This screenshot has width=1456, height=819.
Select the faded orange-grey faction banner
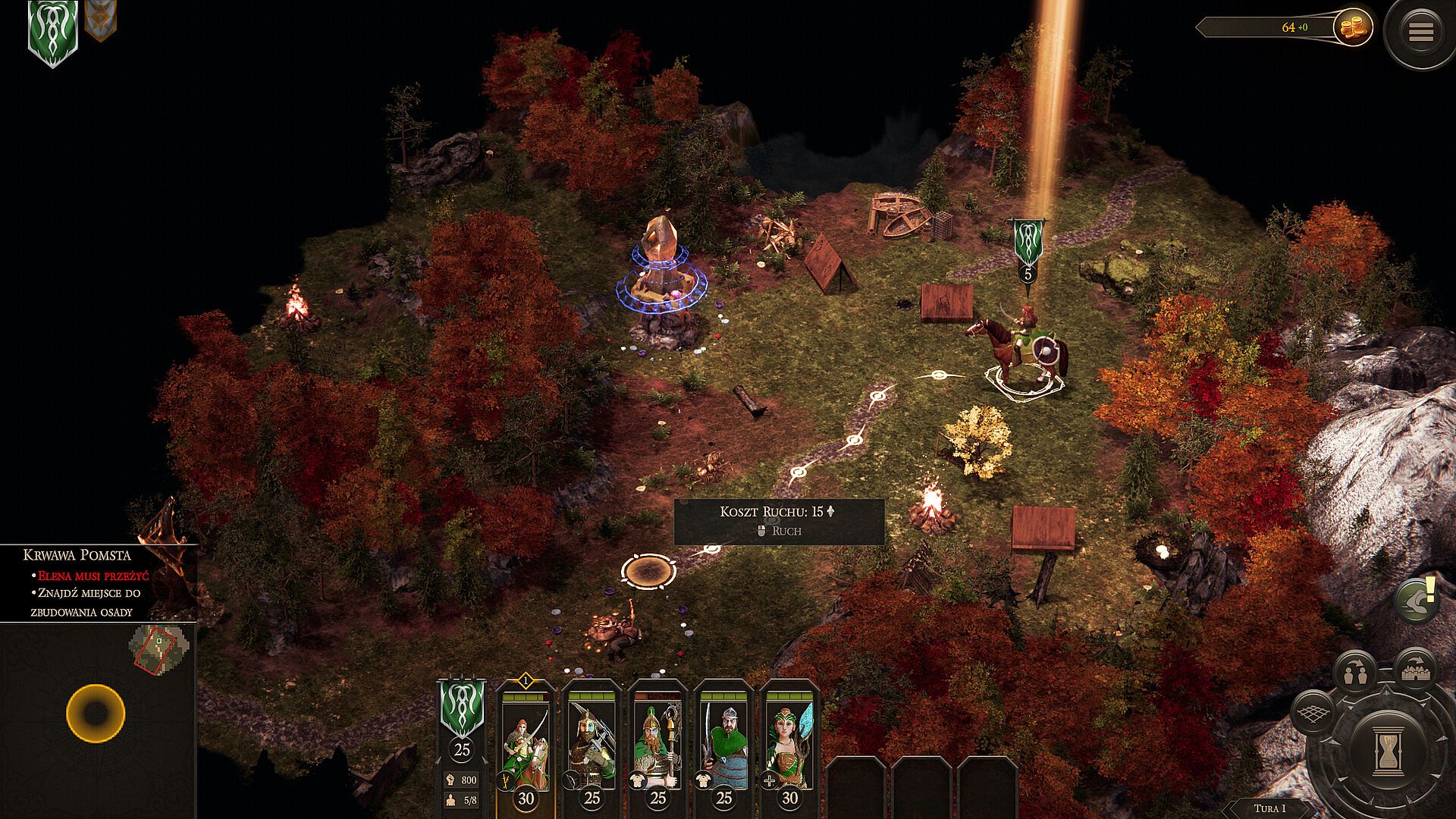click(100, 20)
